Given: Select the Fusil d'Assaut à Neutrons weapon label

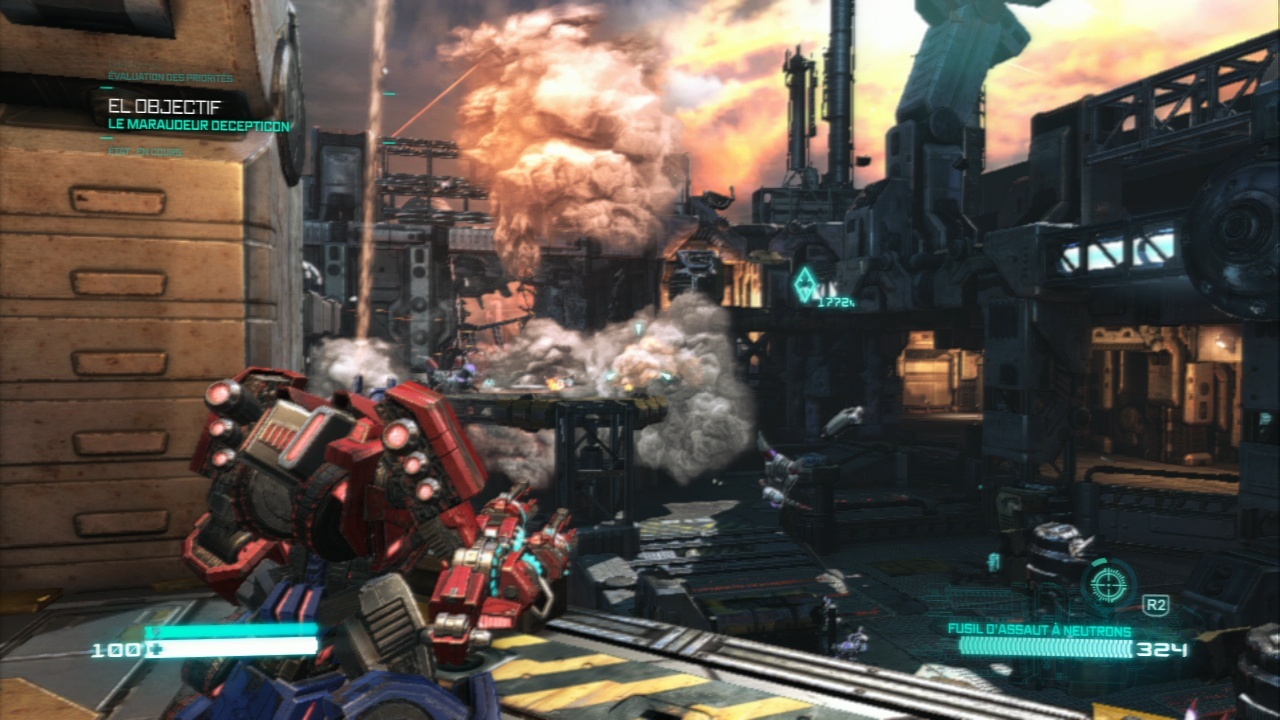Looking at the screenshot, I should pyautogui.click(x=1040, y=631).
